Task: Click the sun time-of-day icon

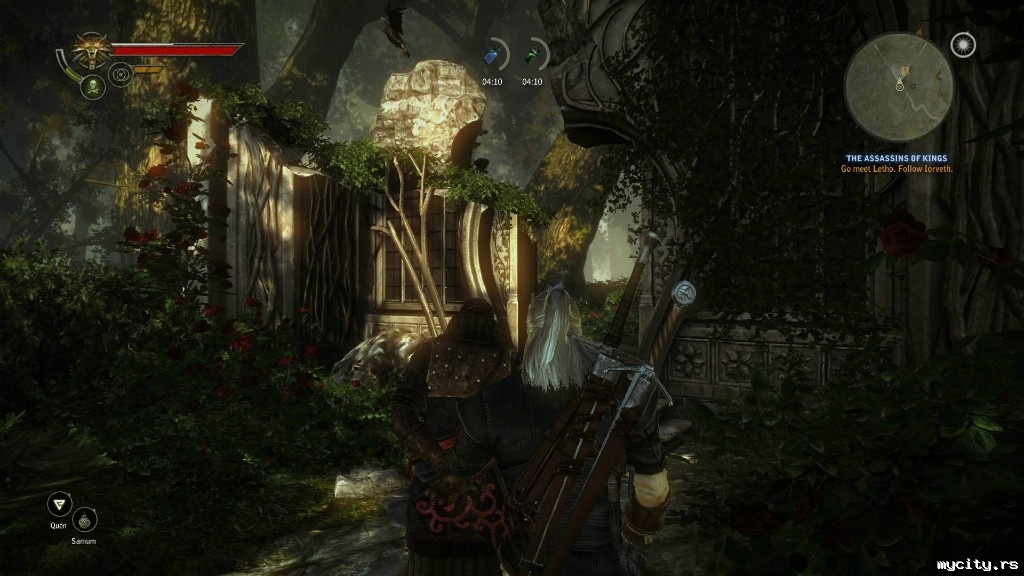Action: click(x=962, y=46)
